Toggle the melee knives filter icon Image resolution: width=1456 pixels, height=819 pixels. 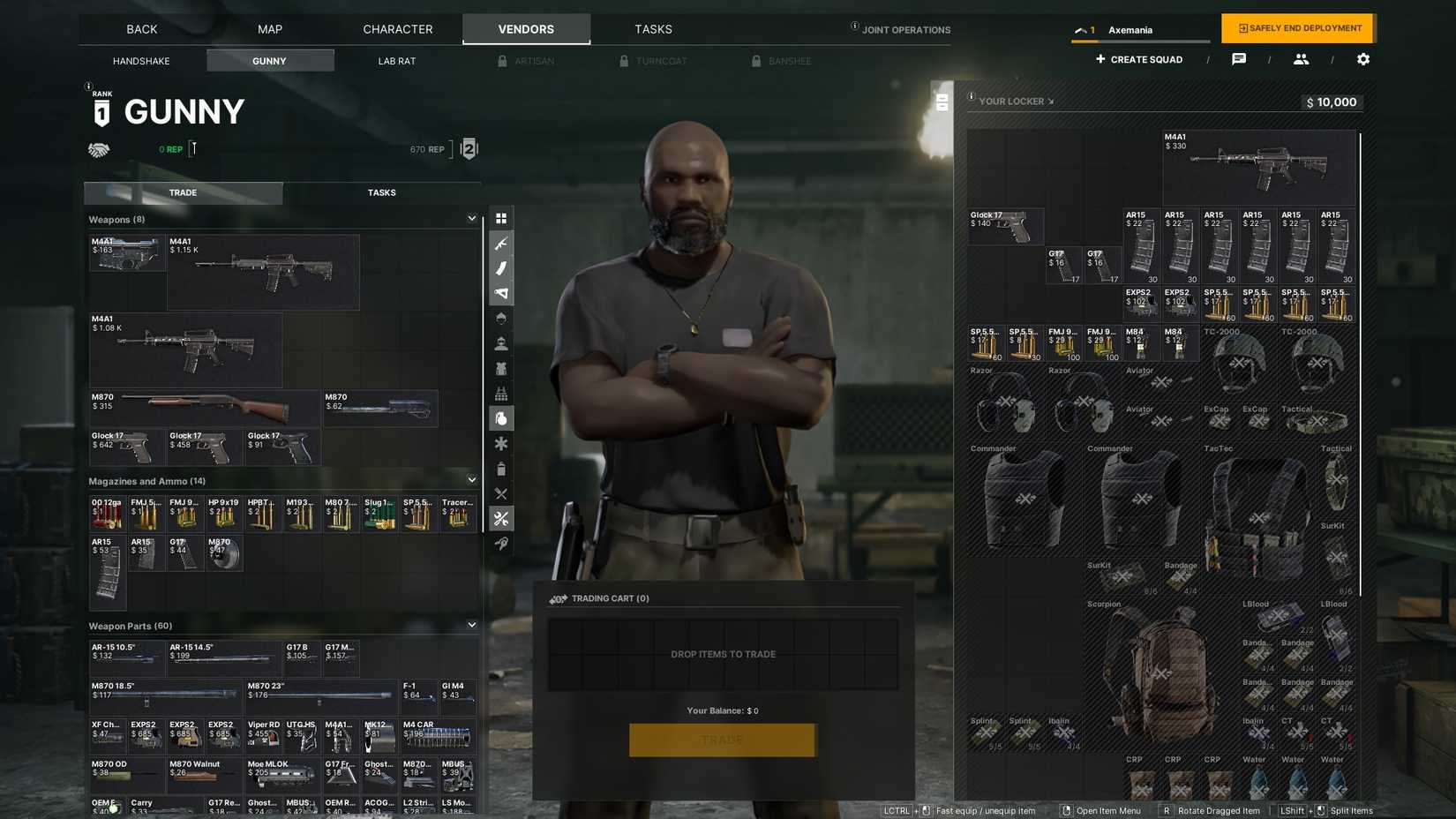501,493
